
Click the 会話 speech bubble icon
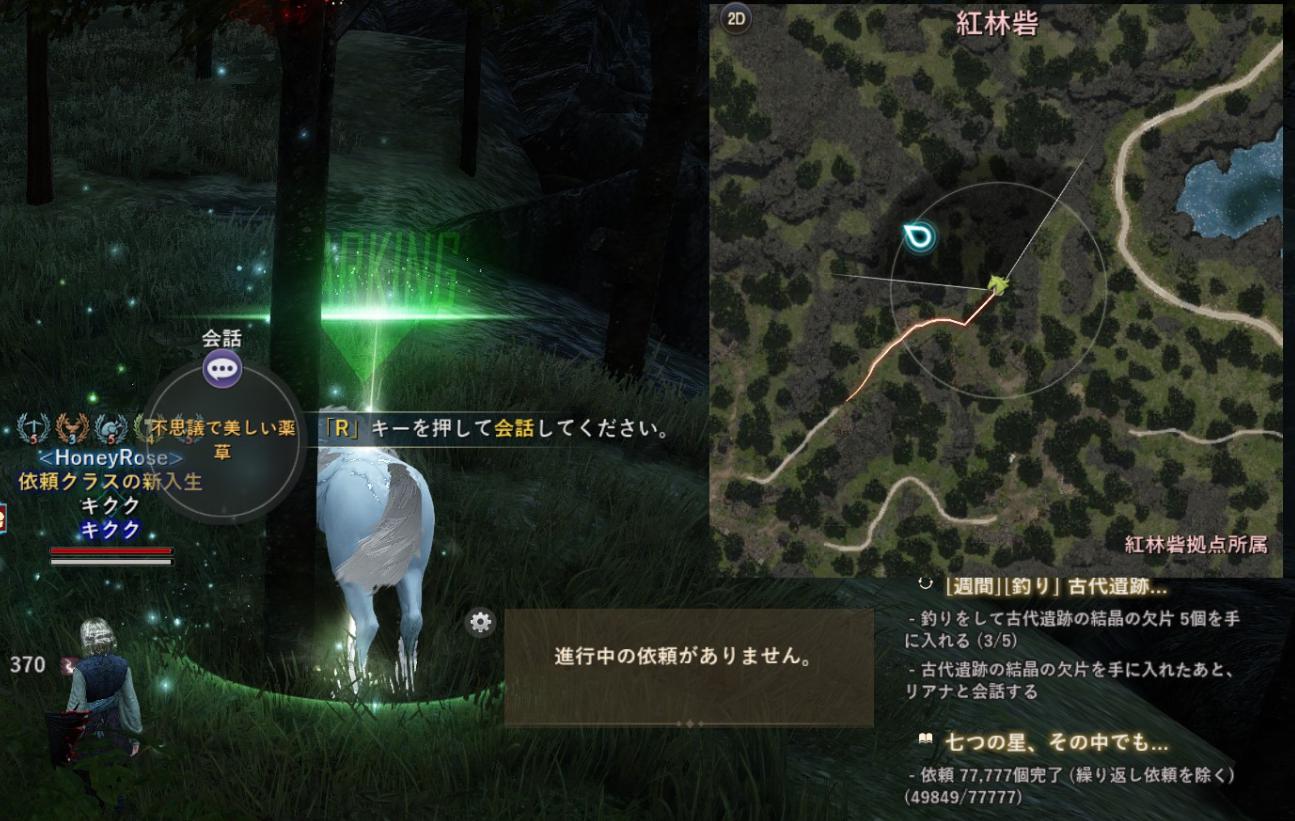click(222, 369)
